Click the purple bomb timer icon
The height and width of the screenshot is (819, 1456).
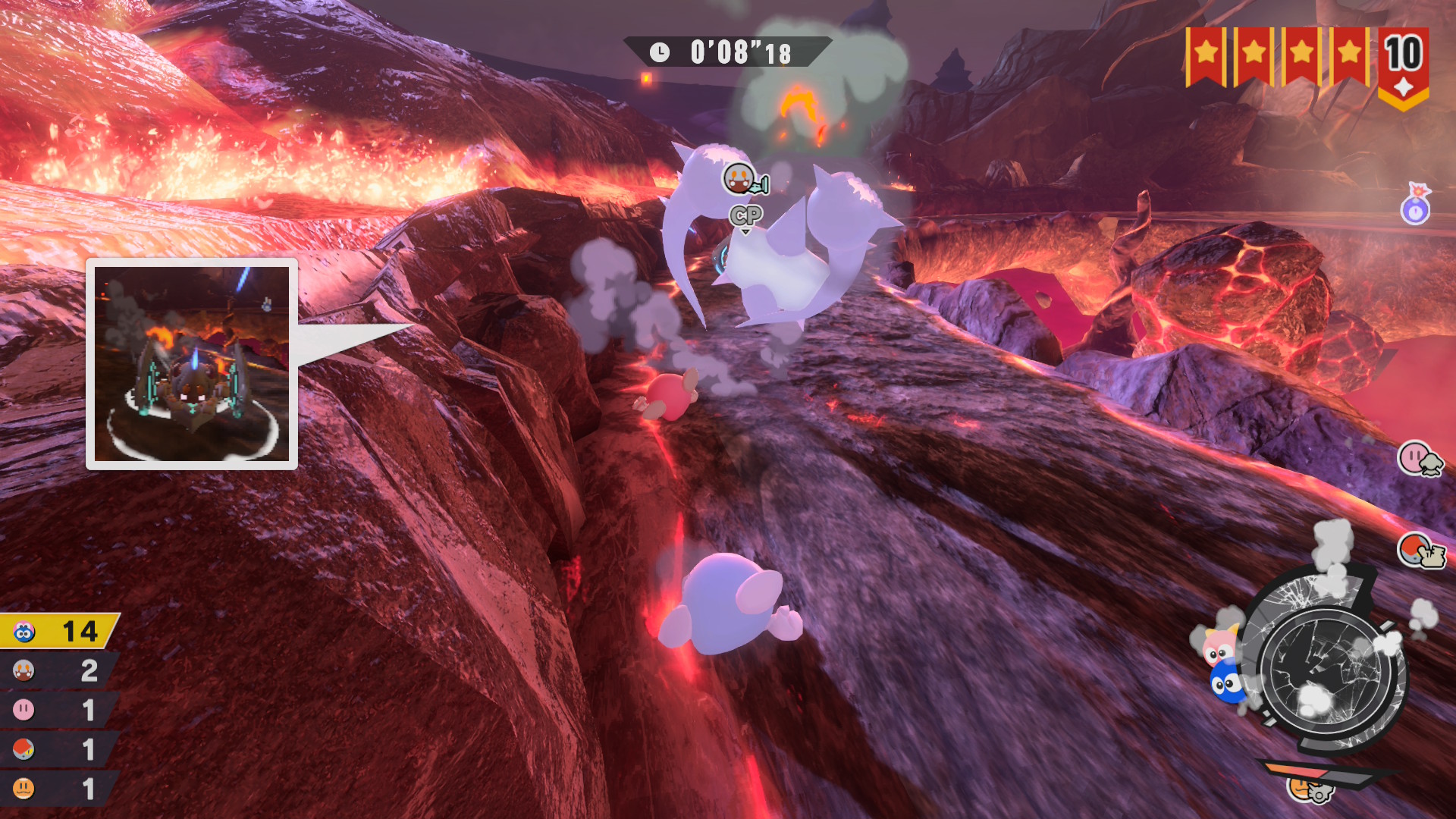coord(1415,205)
